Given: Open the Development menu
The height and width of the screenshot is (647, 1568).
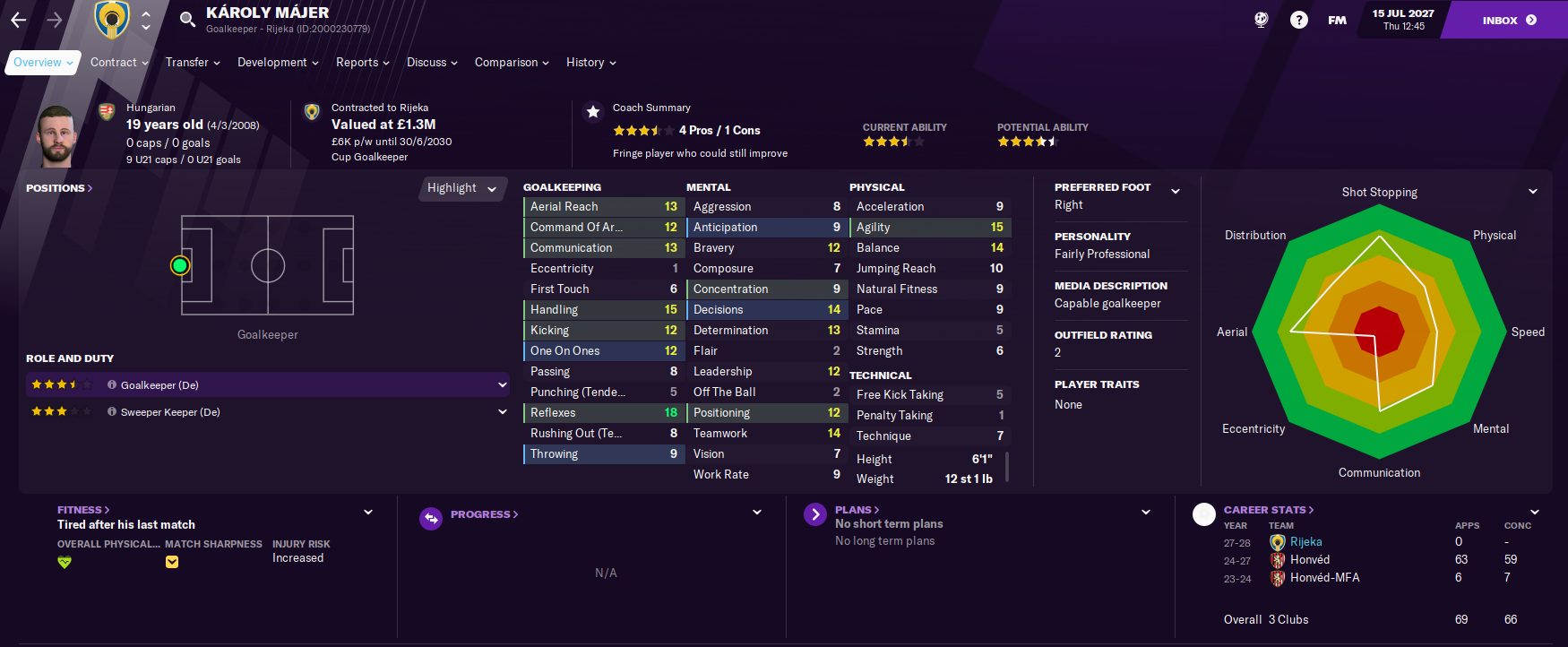Looking at the screenshot, I should tap(277, 63).
